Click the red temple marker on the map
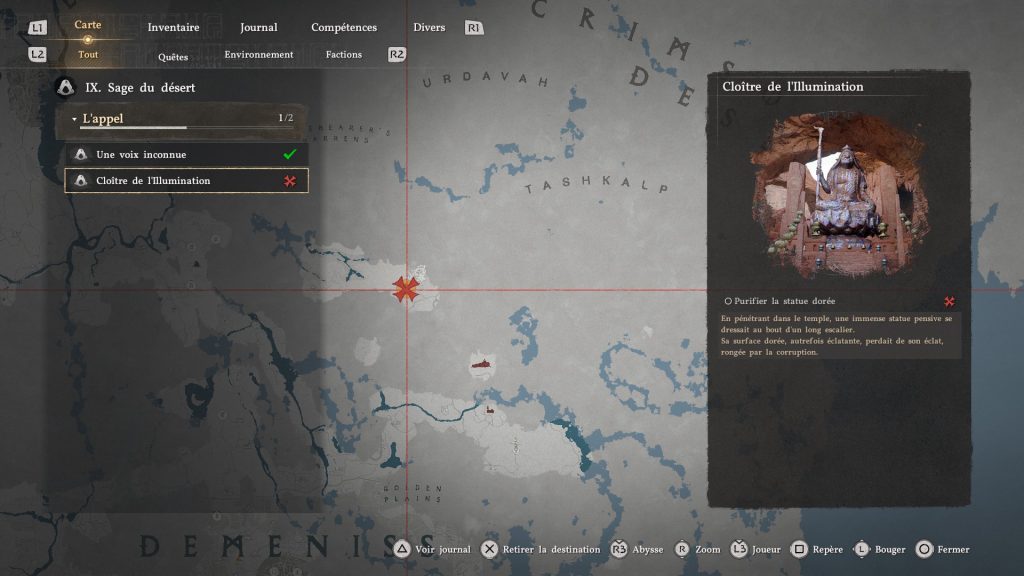Screen dimensions: 1024x576 tap(482, 365)
